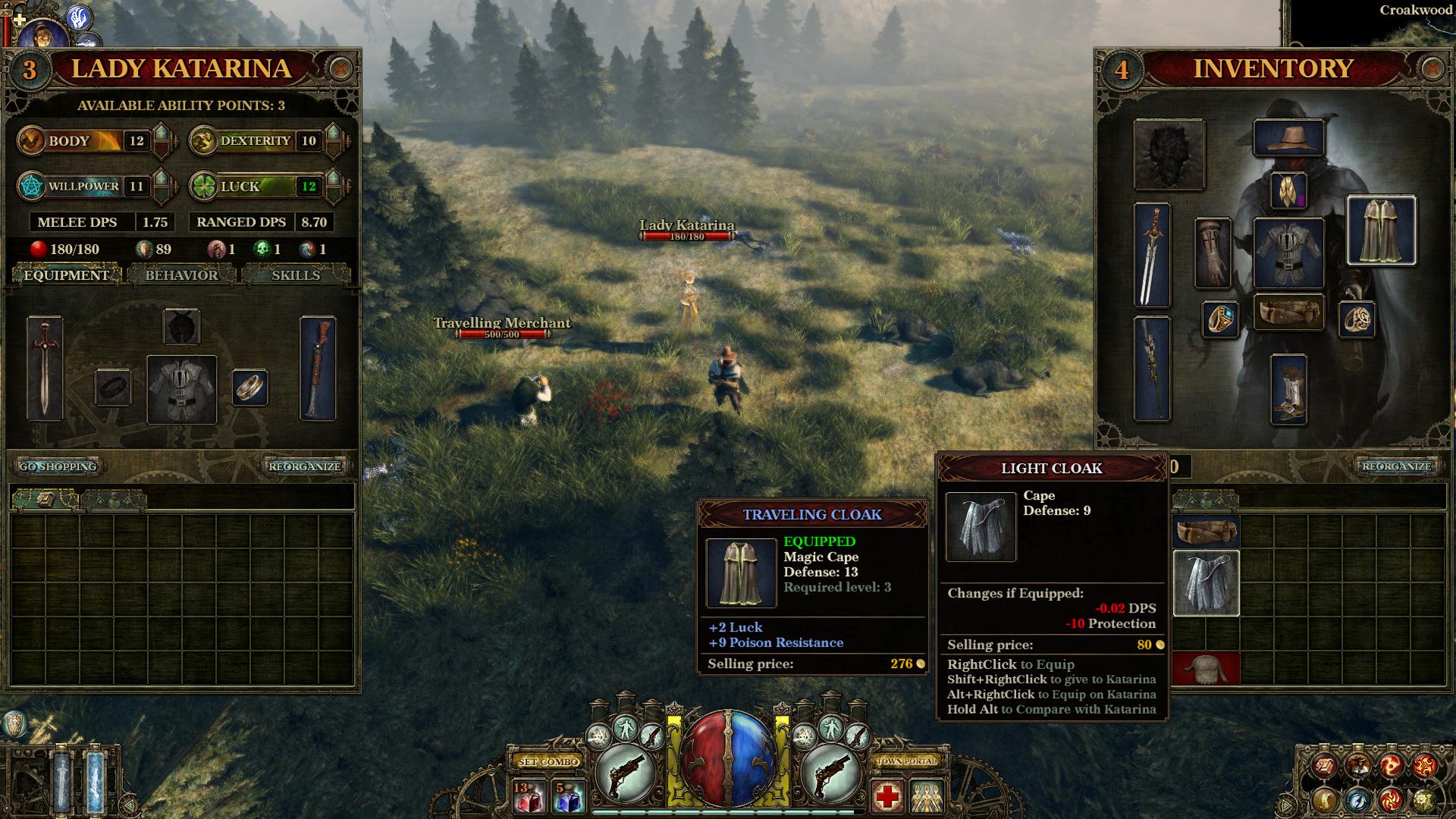Image resolution: width=1456 pixels, height=819 pixels.
Task: Click the equipped hat slot
Action: [1288, 138]
